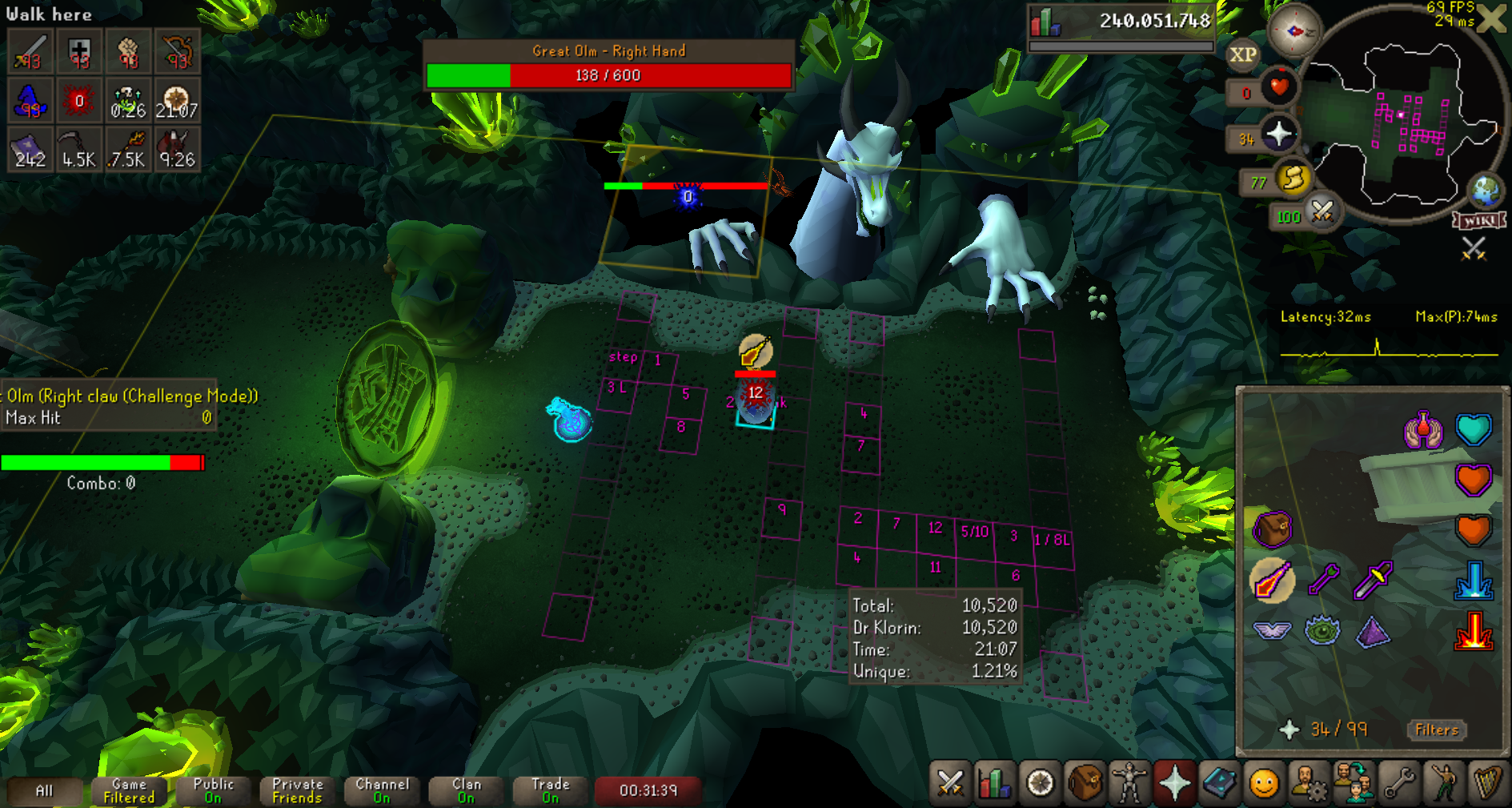The image size is (1512, 808).
Task: Toggle the red Protect from Melee prayer
Action: tap(1473, 631)
